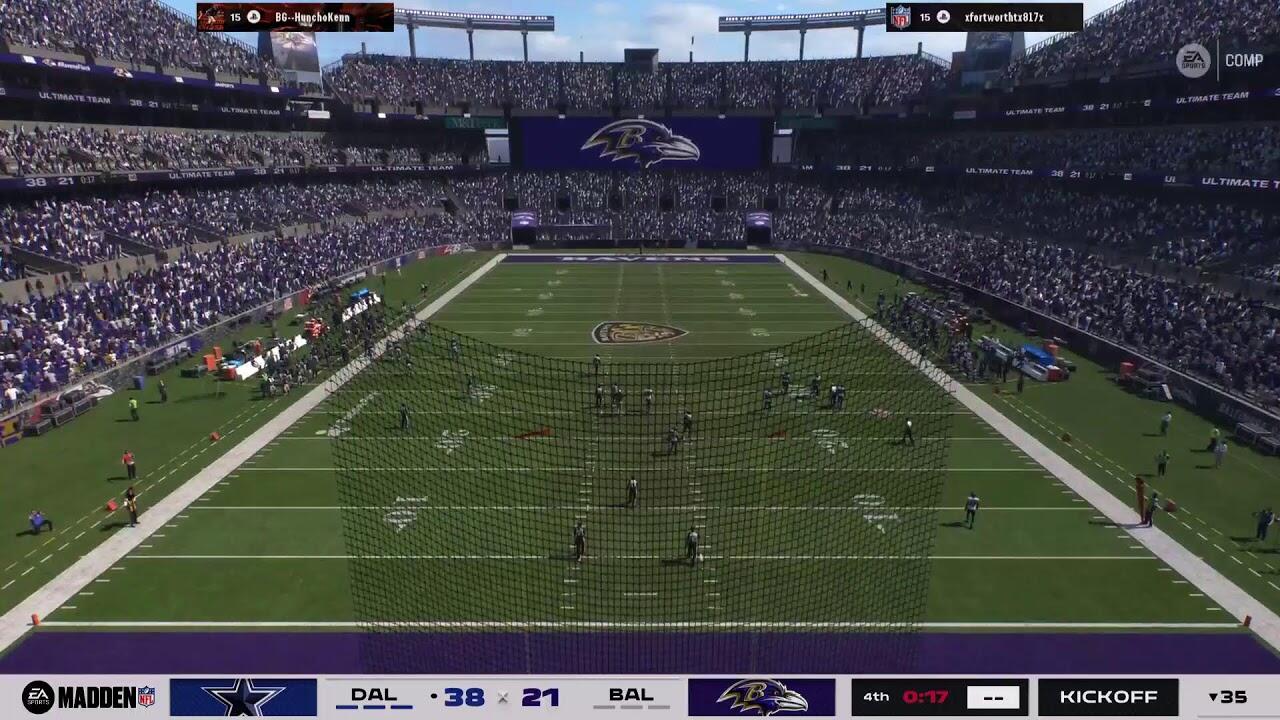Viewport: 1280px width, 720px height.
Task: Select the BG--HunchoKenn player banner
Action: 295,17
